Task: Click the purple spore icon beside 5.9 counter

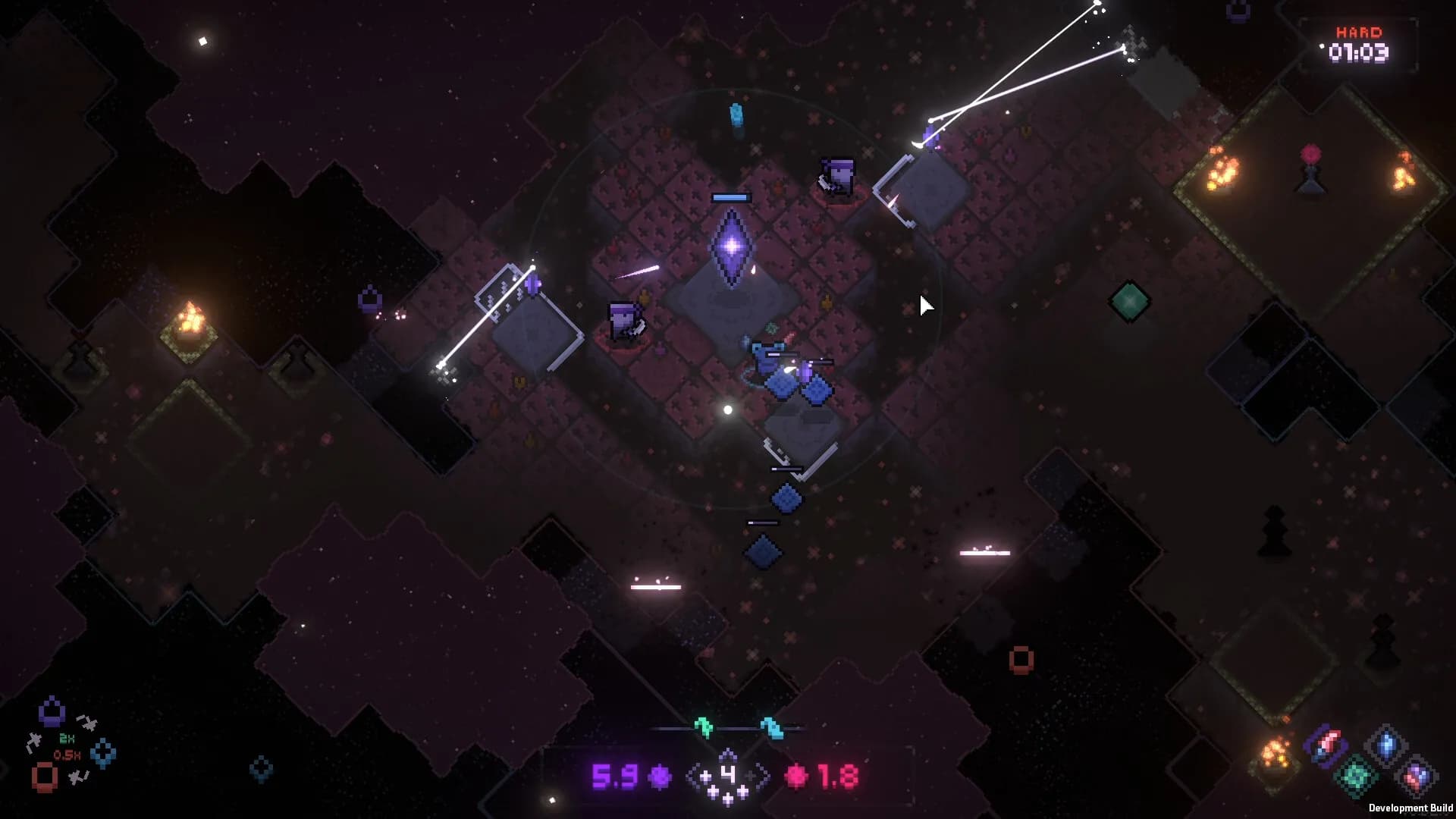Action: [659, 775]
